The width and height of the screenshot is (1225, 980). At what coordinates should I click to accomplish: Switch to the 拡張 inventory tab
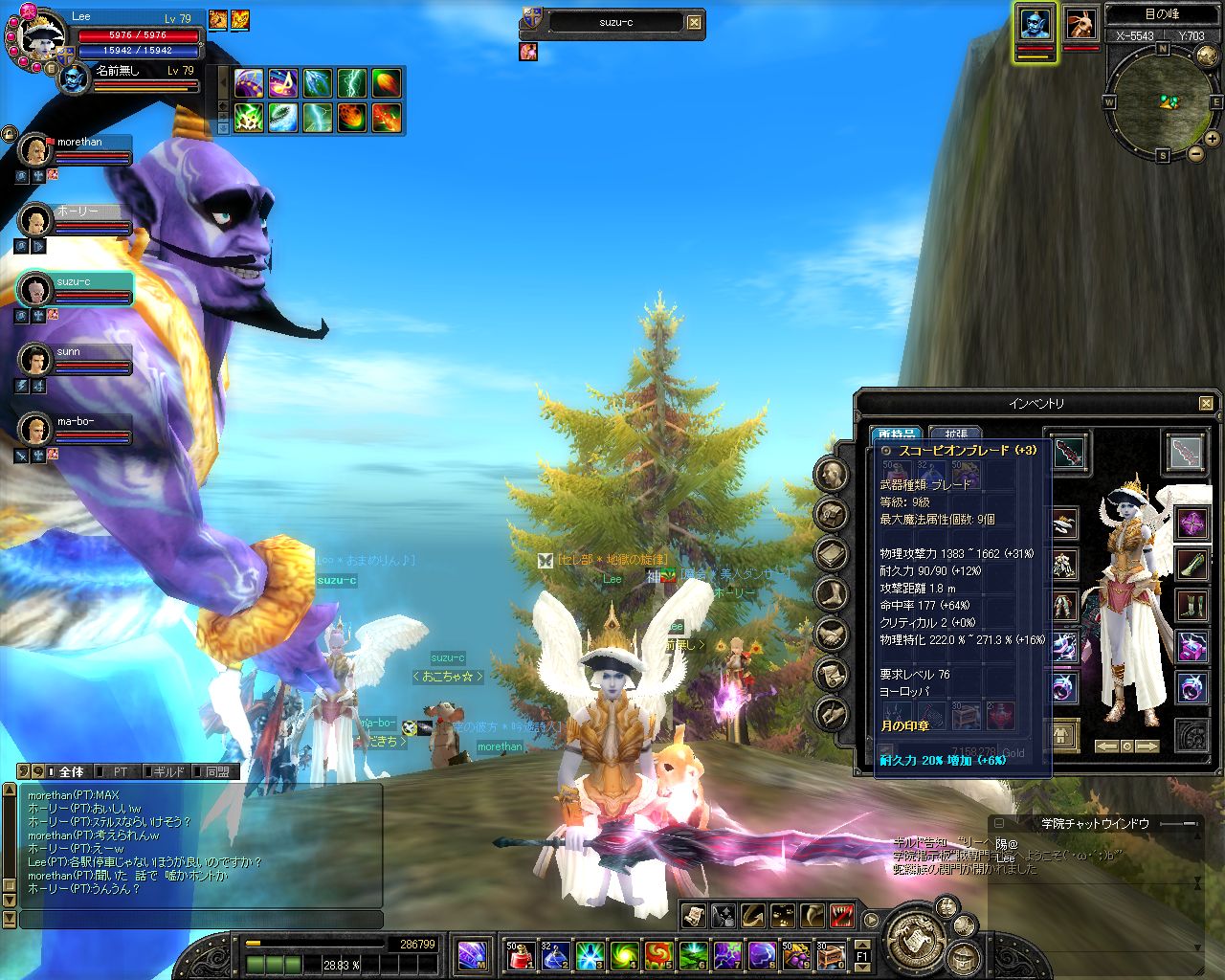[956, 434]
